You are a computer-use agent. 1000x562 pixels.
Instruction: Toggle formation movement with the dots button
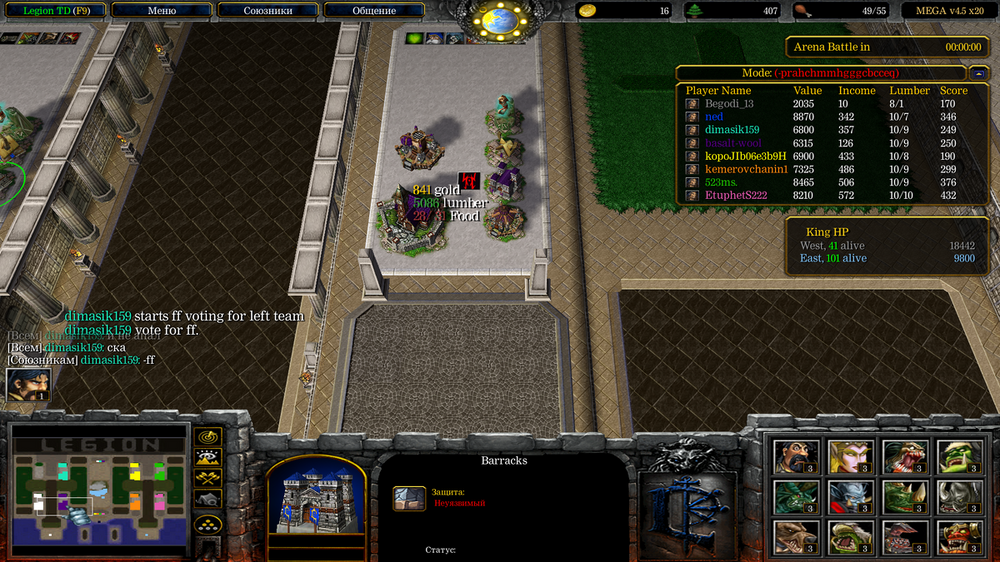[208, 523]
